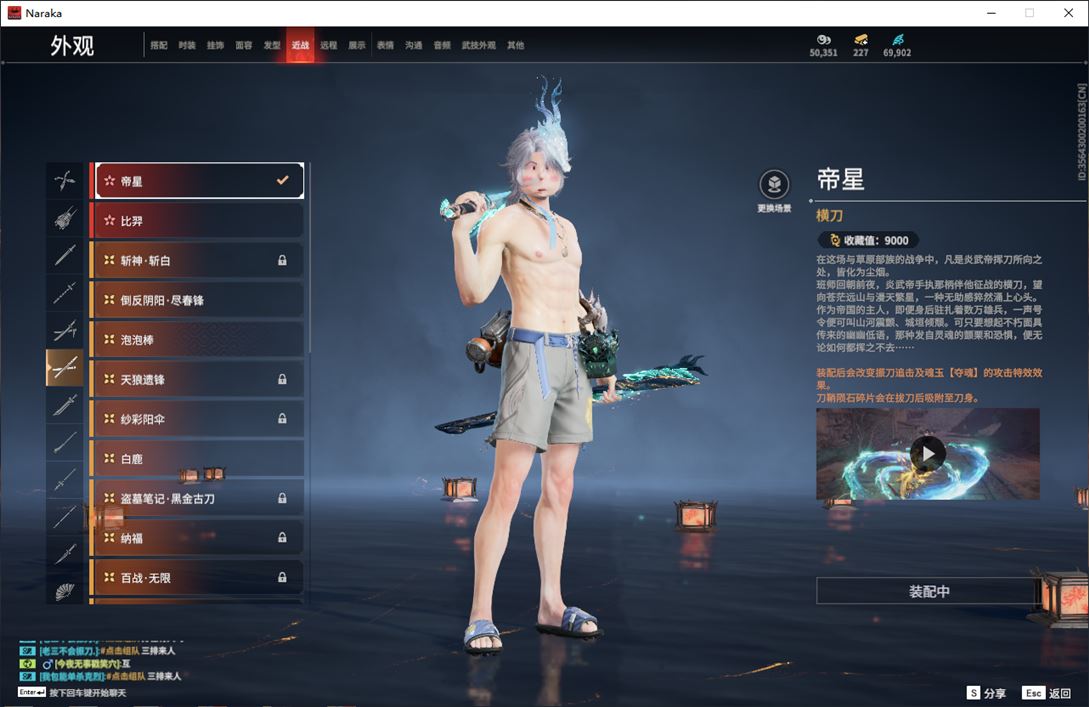Image resolution: width=1089 pixels, height=707 pixels.
Task: Close the Naraka window
Action: pos(1067,13)
